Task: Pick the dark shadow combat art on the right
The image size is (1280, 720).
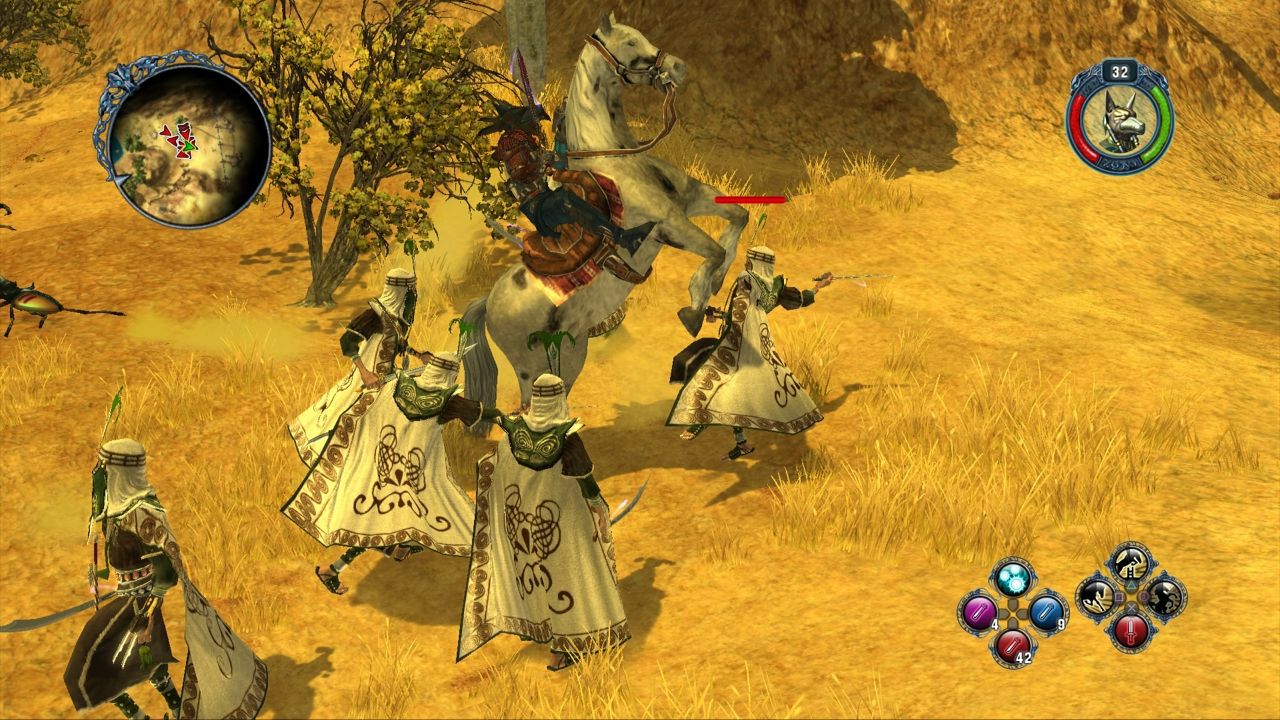Action: coord(1164,599)
